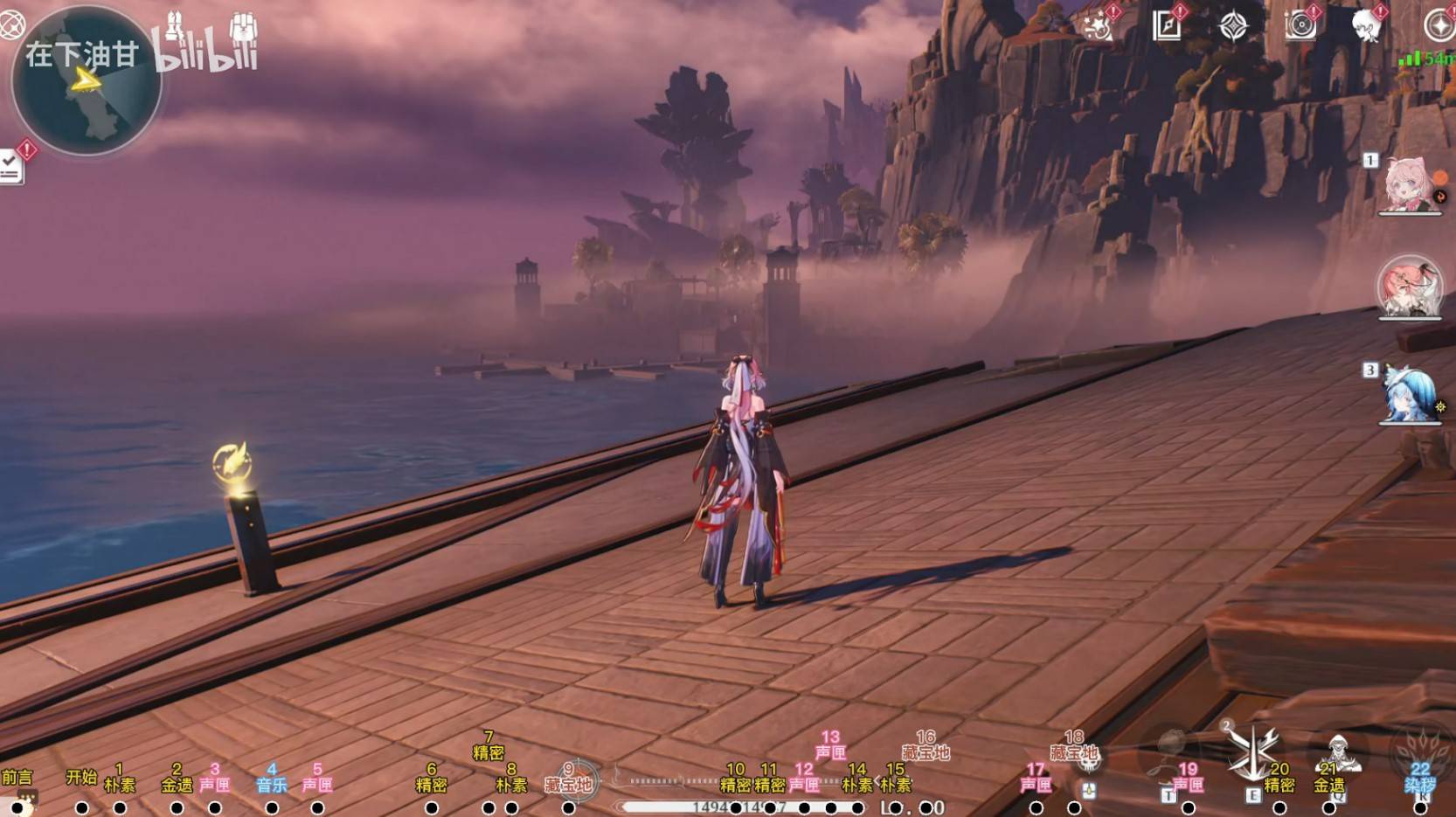
Task: Open the guidebook compass icon
Action: 1167,26
